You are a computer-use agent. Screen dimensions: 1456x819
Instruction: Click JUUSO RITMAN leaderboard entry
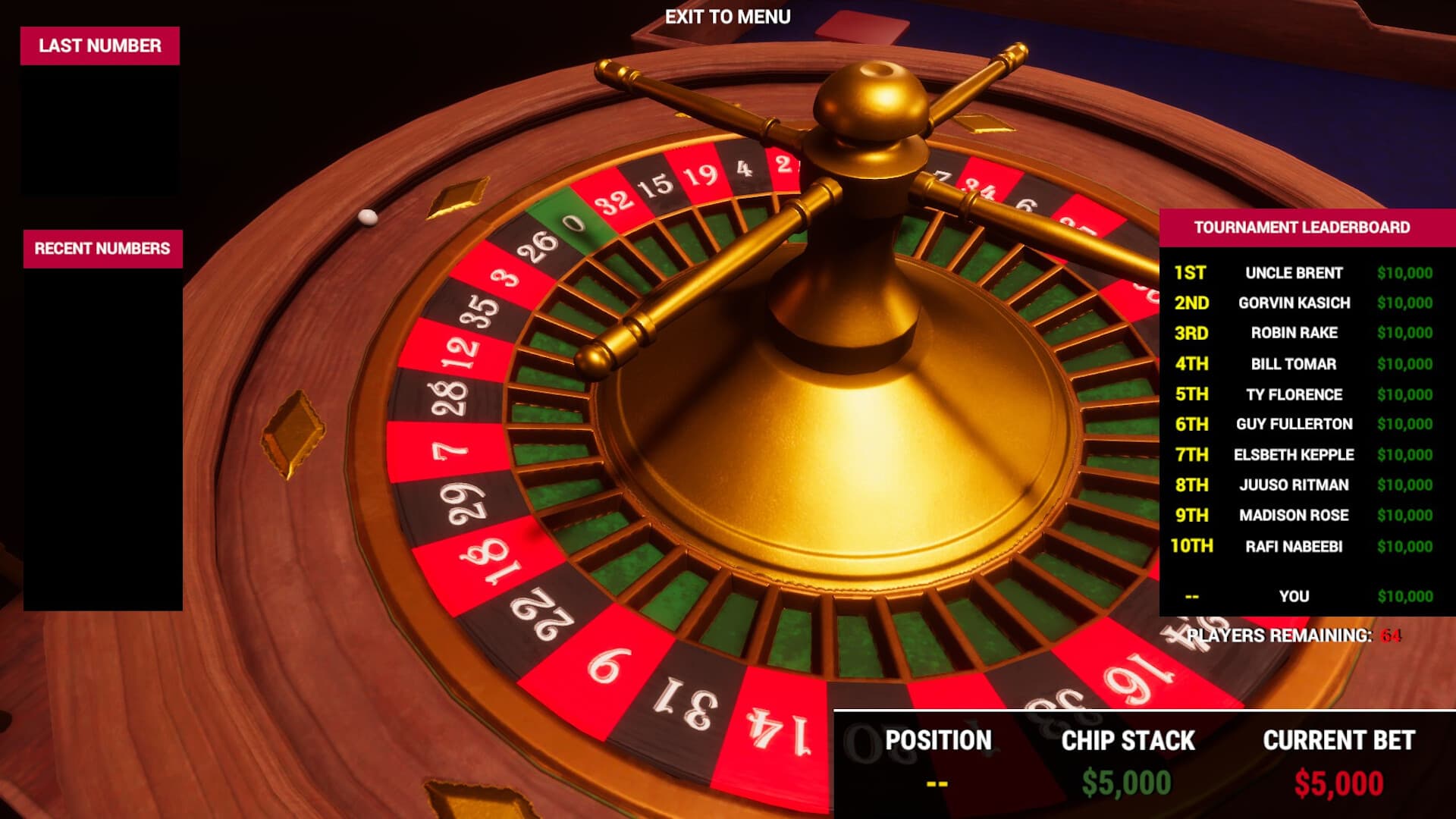click(1292, 485)
